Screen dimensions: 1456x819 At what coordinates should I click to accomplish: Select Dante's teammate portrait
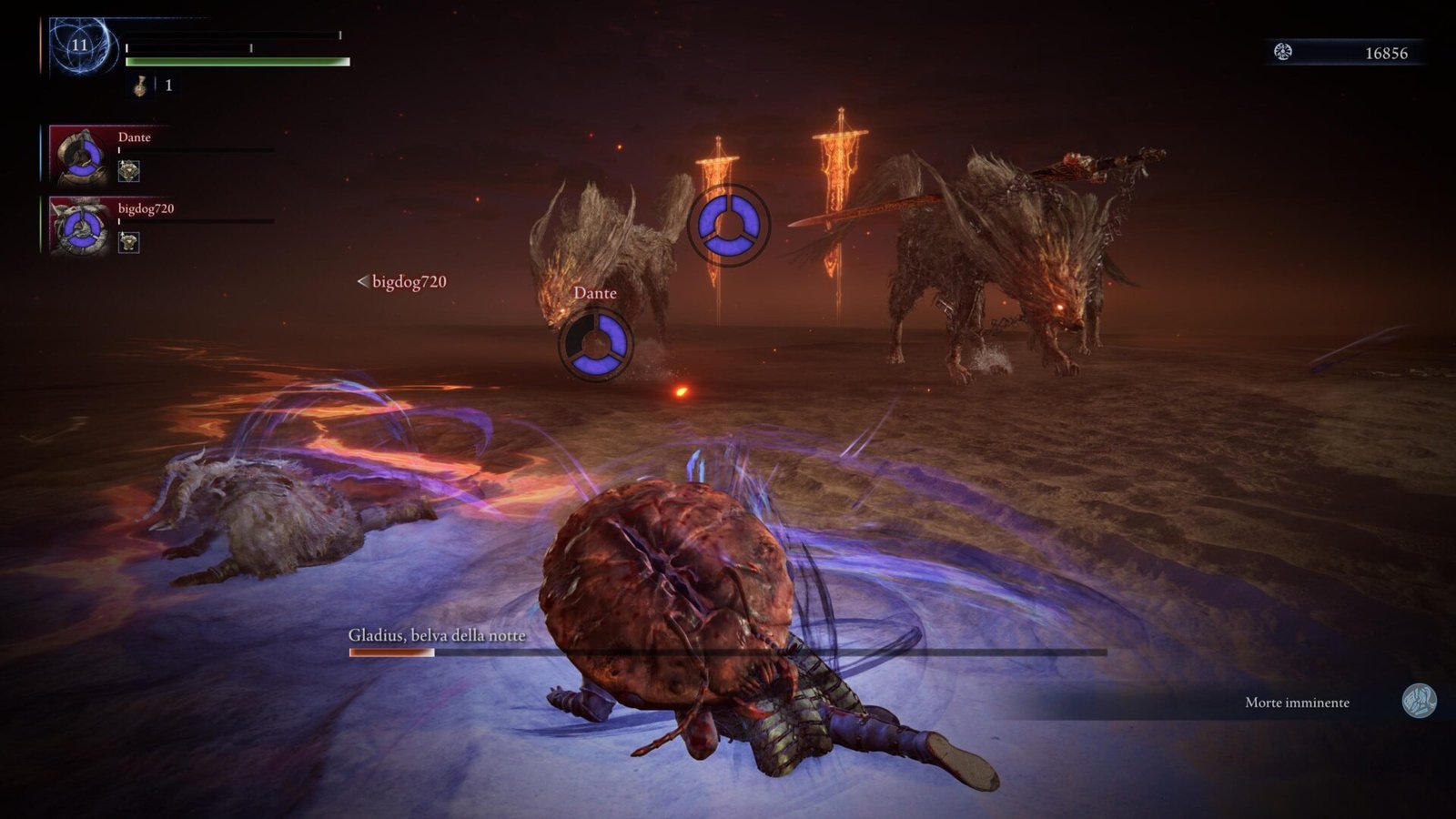click(82, 157)
